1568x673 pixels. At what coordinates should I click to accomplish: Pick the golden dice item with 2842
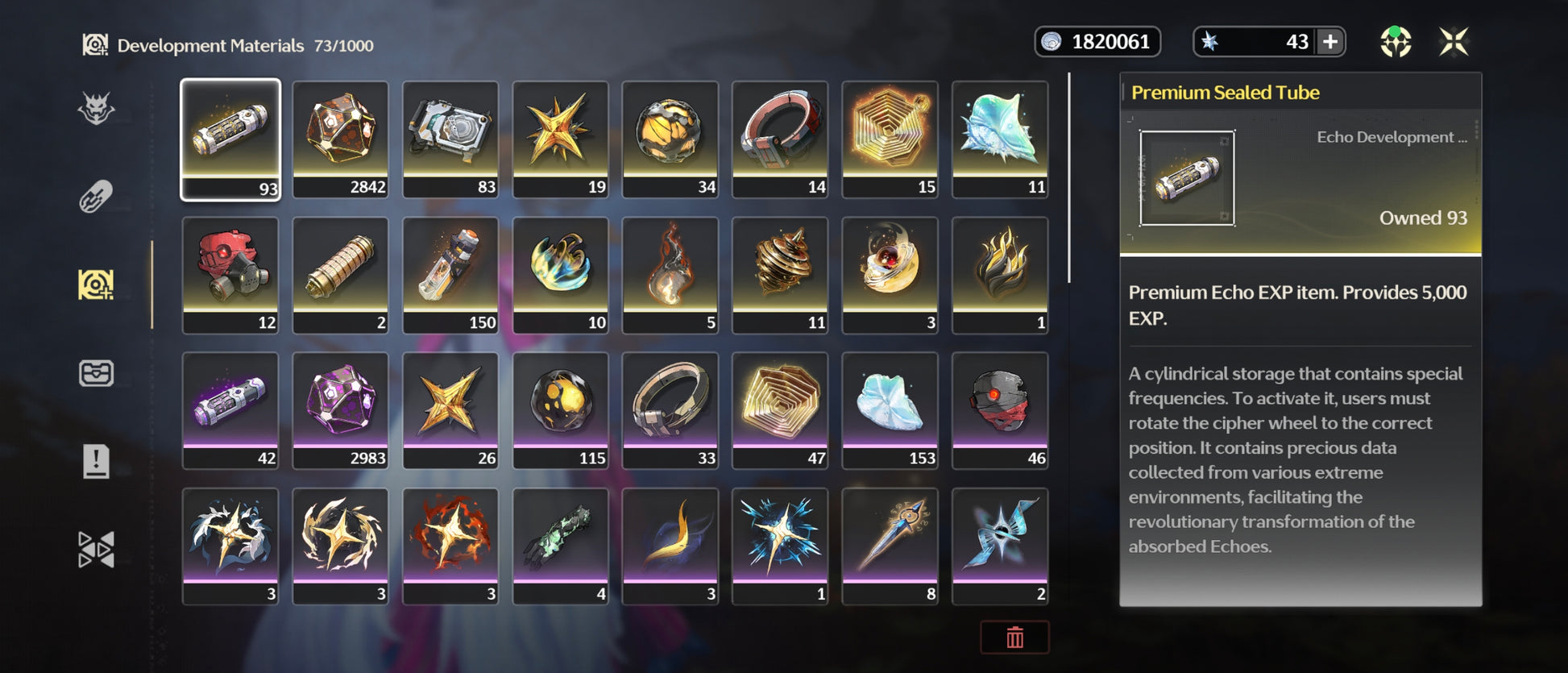pyautogui.click(x=340, y=139)
